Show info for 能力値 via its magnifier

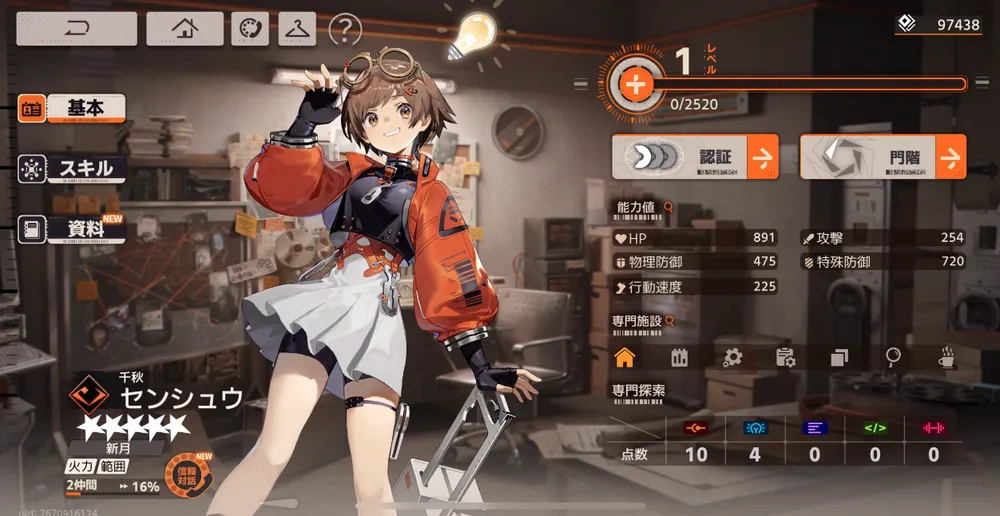click(668, 208)
